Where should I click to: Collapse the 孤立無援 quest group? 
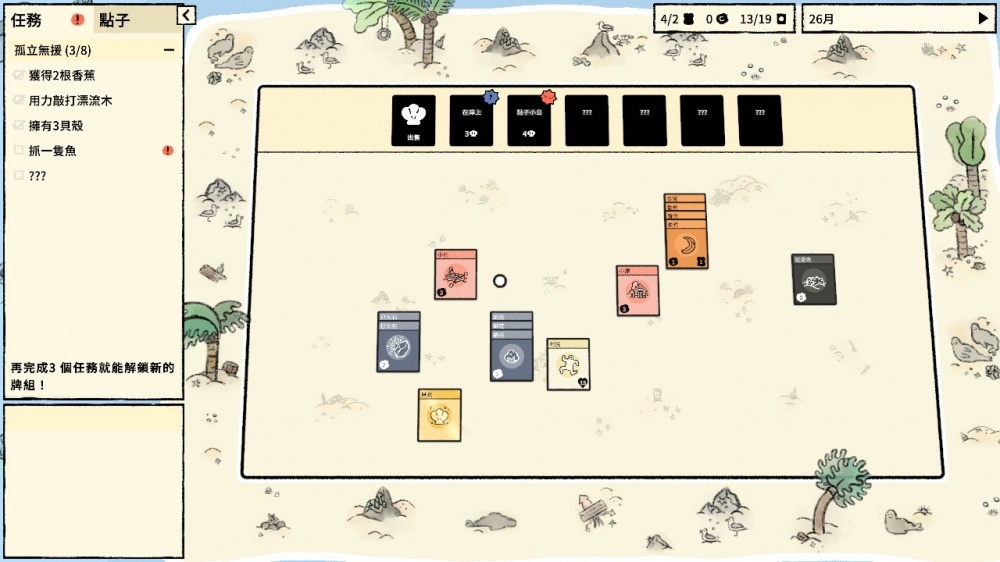(168, 50)
